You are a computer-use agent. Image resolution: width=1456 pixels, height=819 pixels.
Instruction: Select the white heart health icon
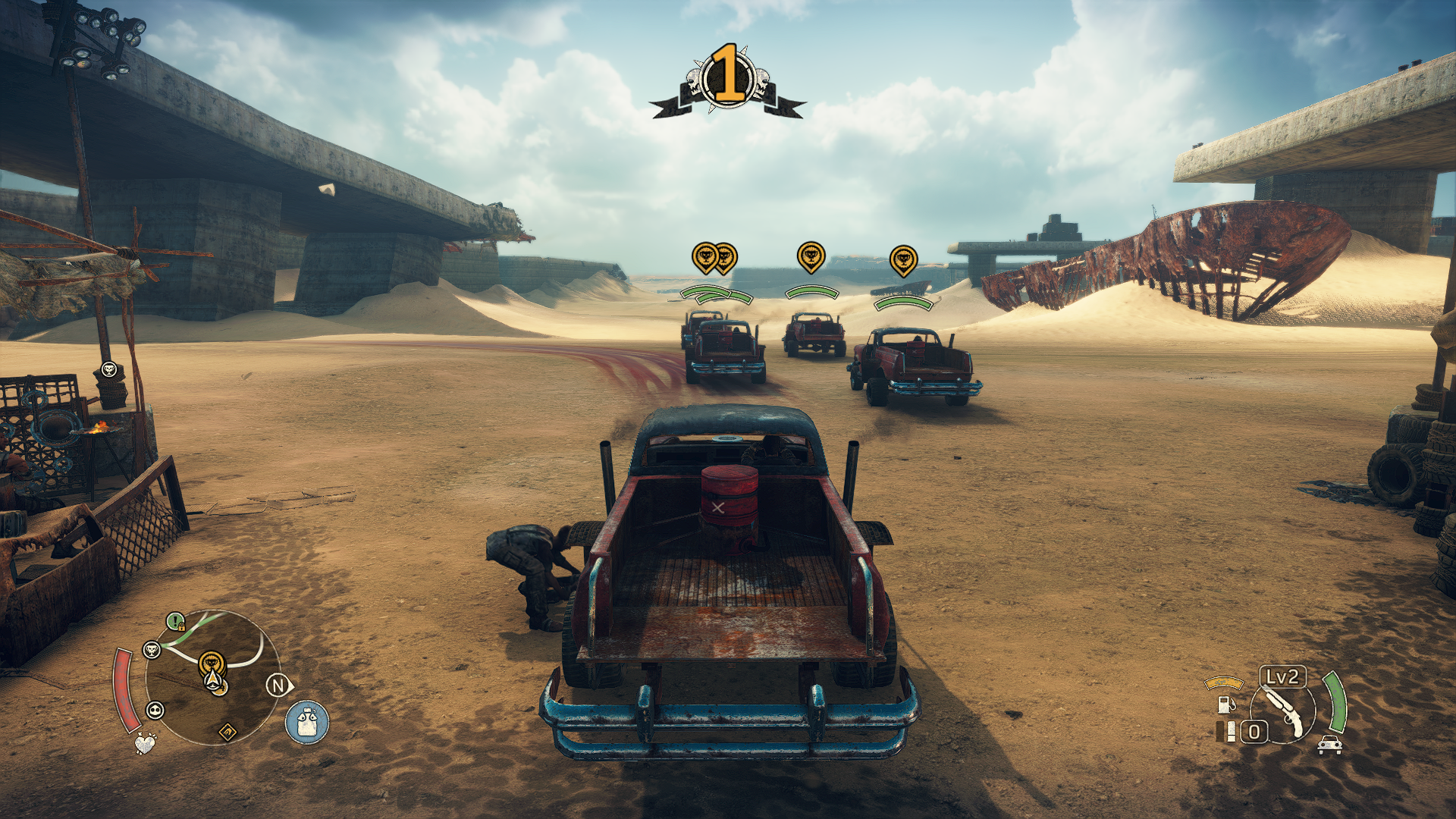(145, 743)
